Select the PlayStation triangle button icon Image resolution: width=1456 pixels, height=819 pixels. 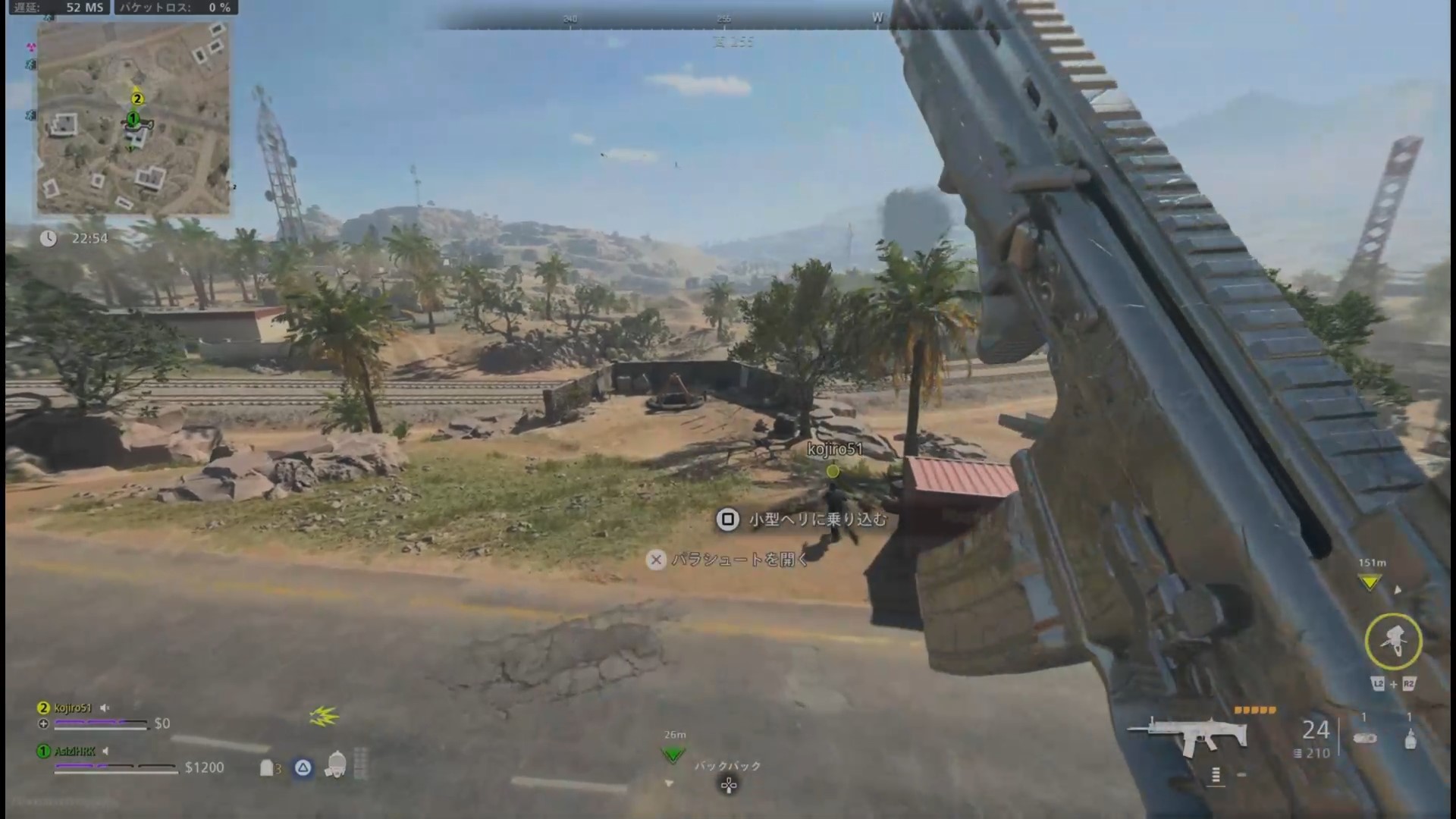coord(302,768)
